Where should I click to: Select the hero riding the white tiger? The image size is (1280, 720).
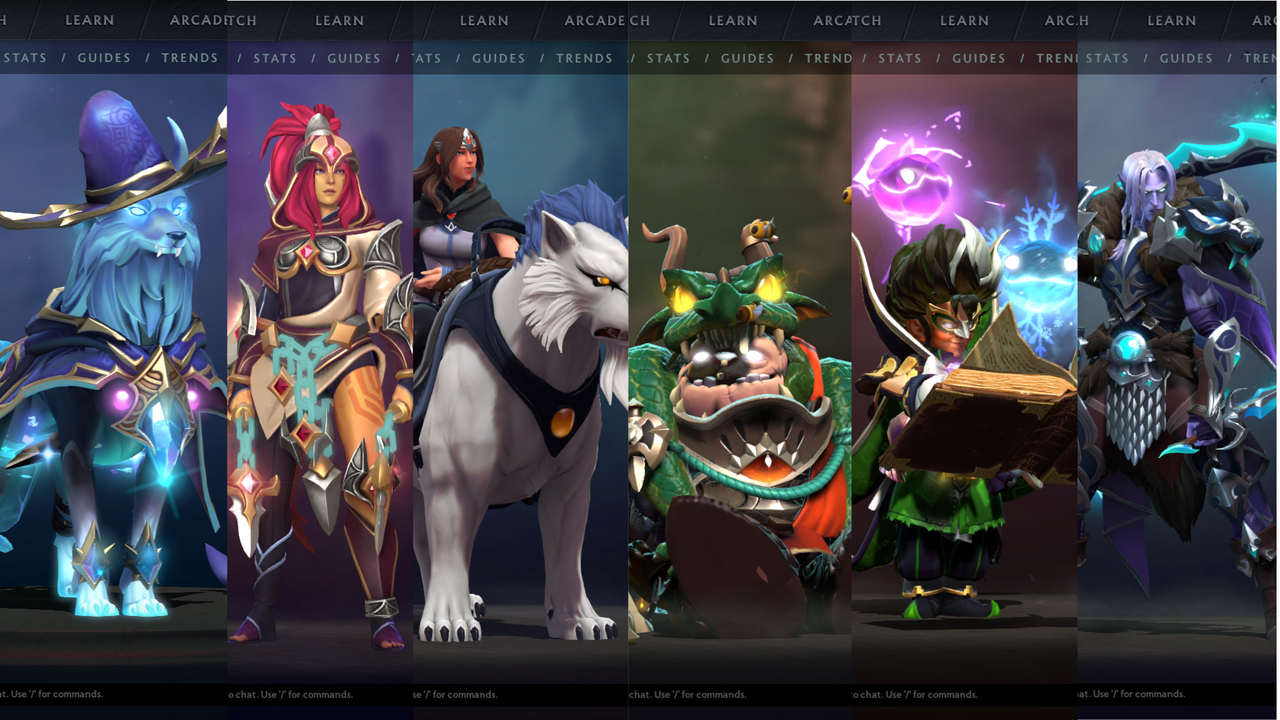tap(520, 380)
